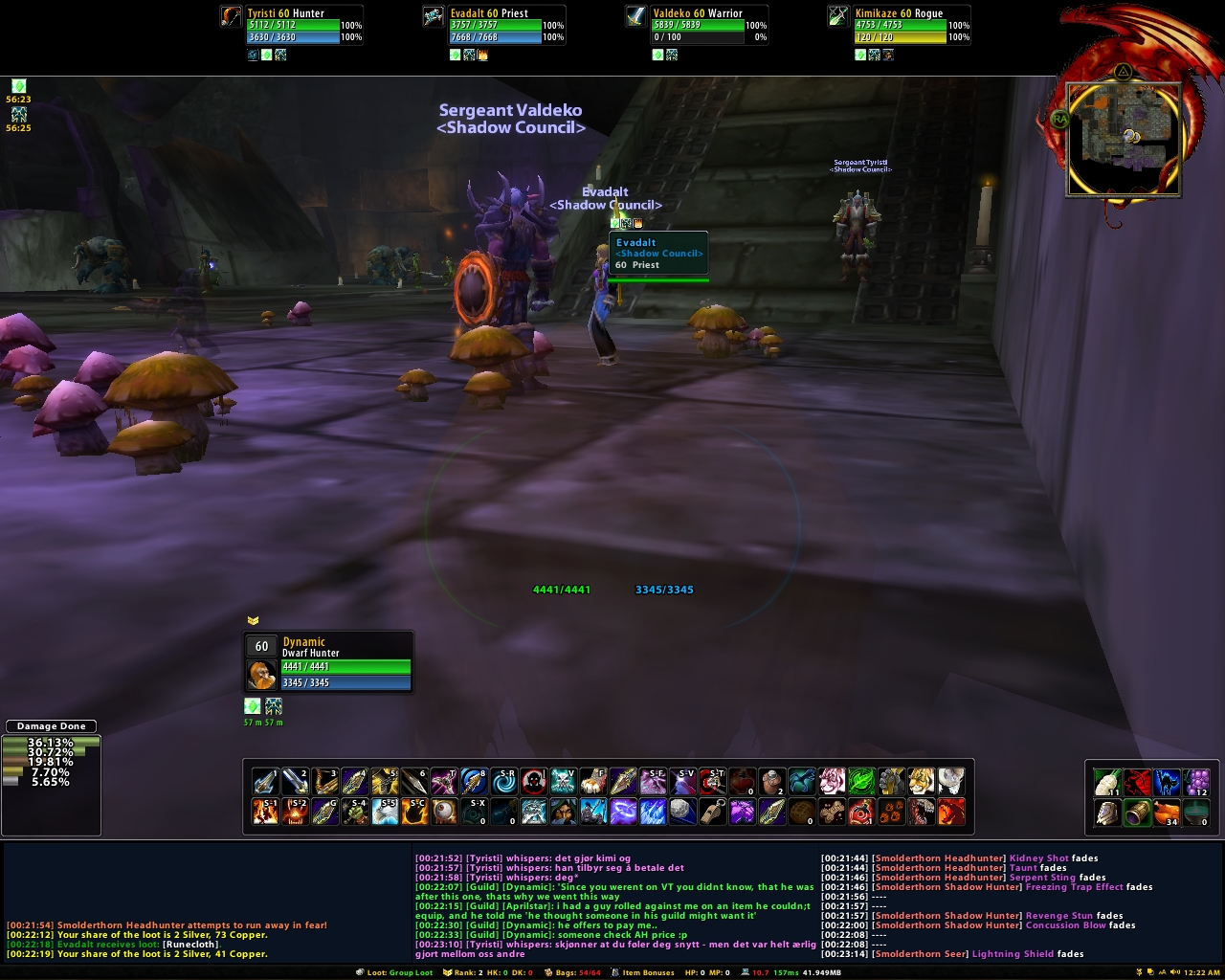Blow the whistle item on action bar

pyautogui.click(x=712, y=813)
